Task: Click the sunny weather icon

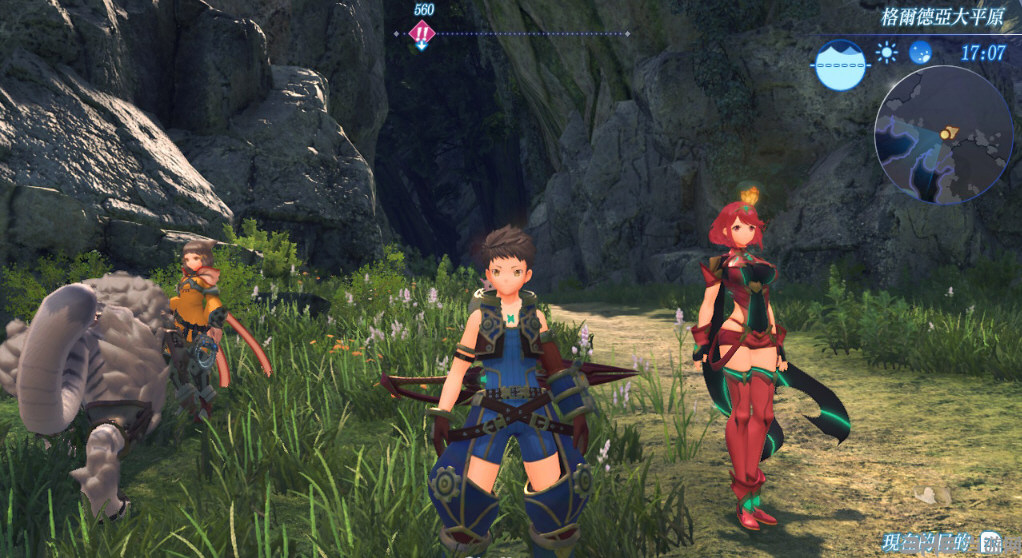Action: coord(886,52)
